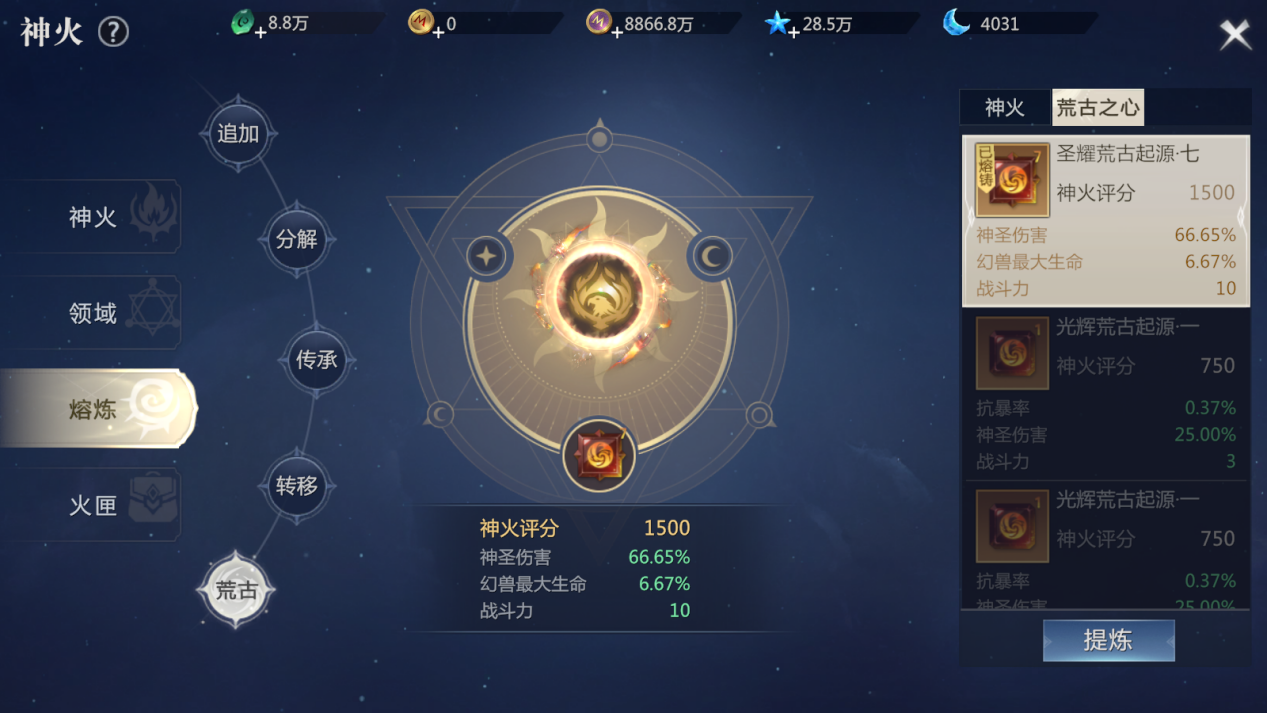
Task: Click the central sun phoenix emblem
Action: pos(599,292)
